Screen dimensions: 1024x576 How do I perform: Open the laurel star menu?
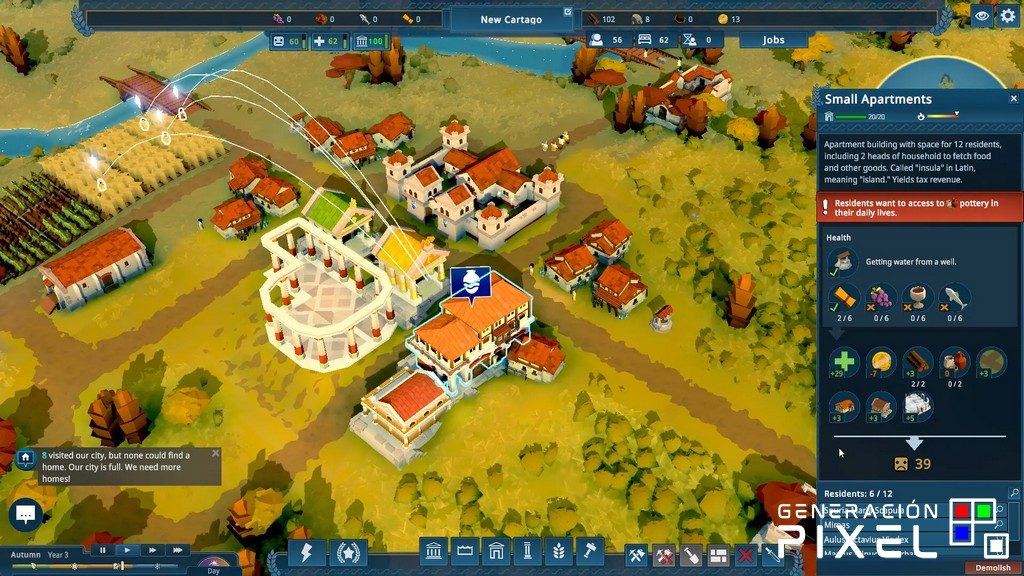click(348, 553)
